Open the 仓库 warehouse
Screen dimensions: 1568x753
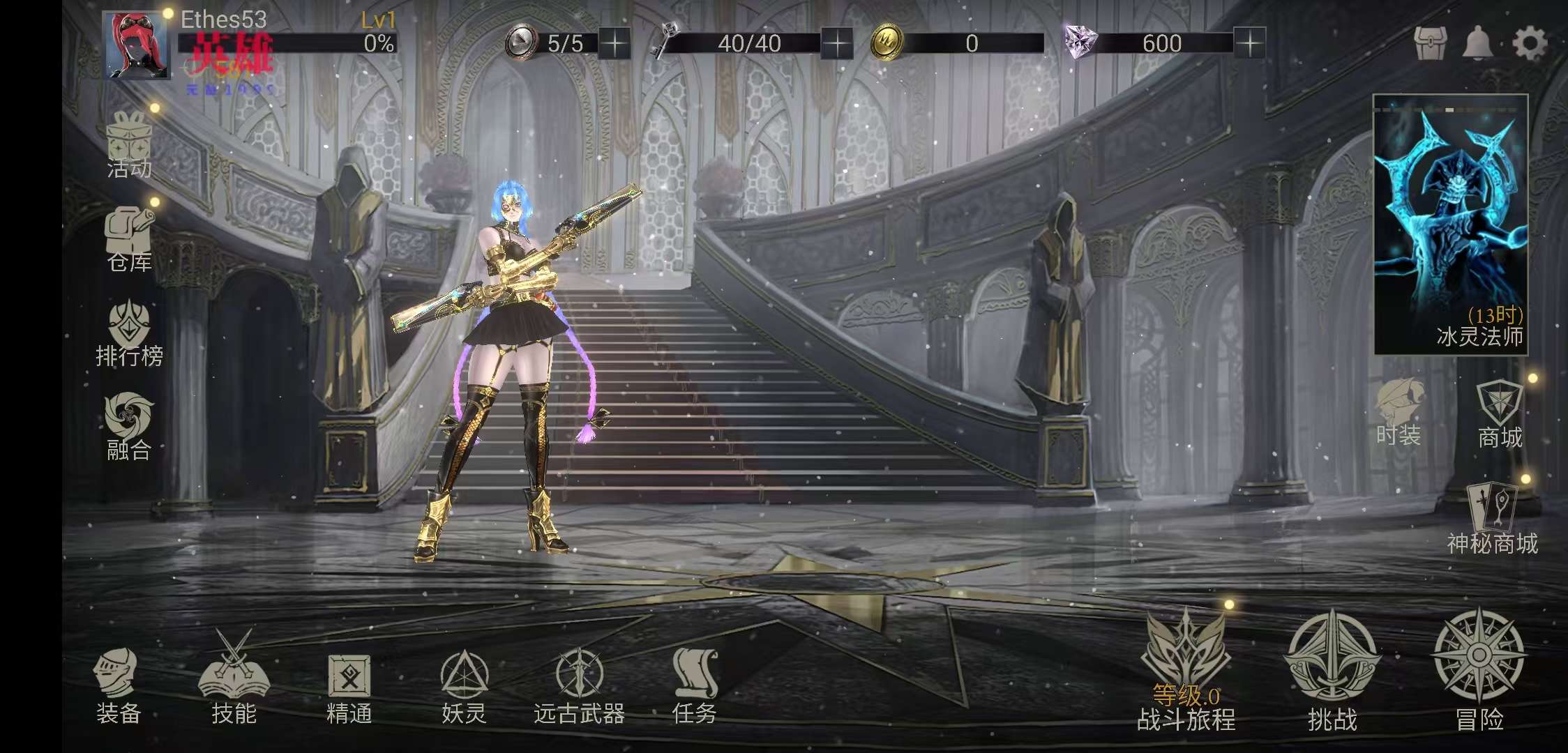pos(129,239)
